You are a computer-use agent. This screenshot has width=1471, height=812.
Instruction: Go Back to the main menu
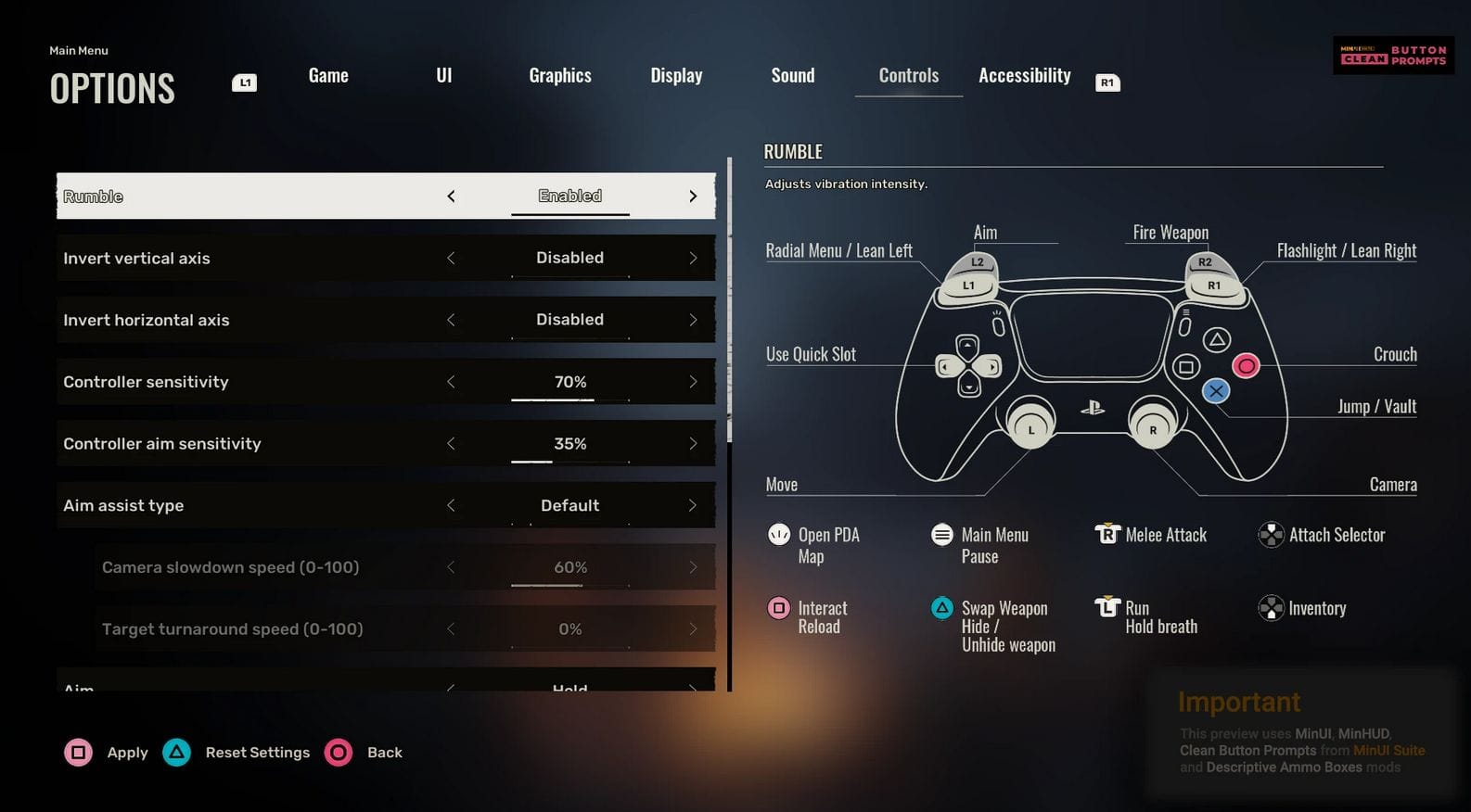364,753
